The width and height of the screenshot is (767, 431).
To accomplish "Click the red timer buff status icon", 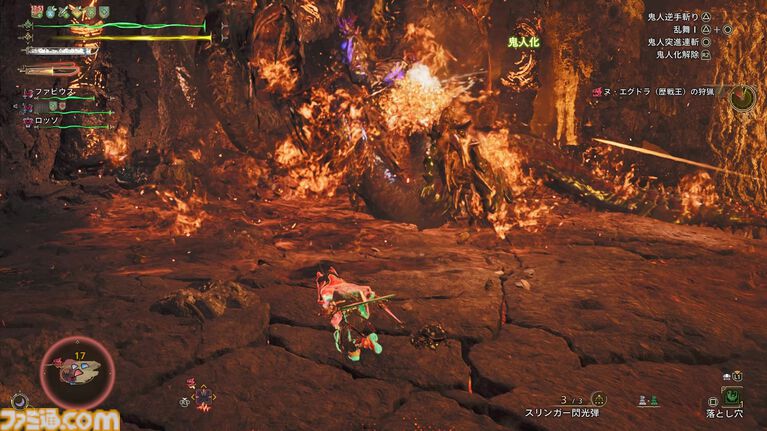I will tap(36, 11).
